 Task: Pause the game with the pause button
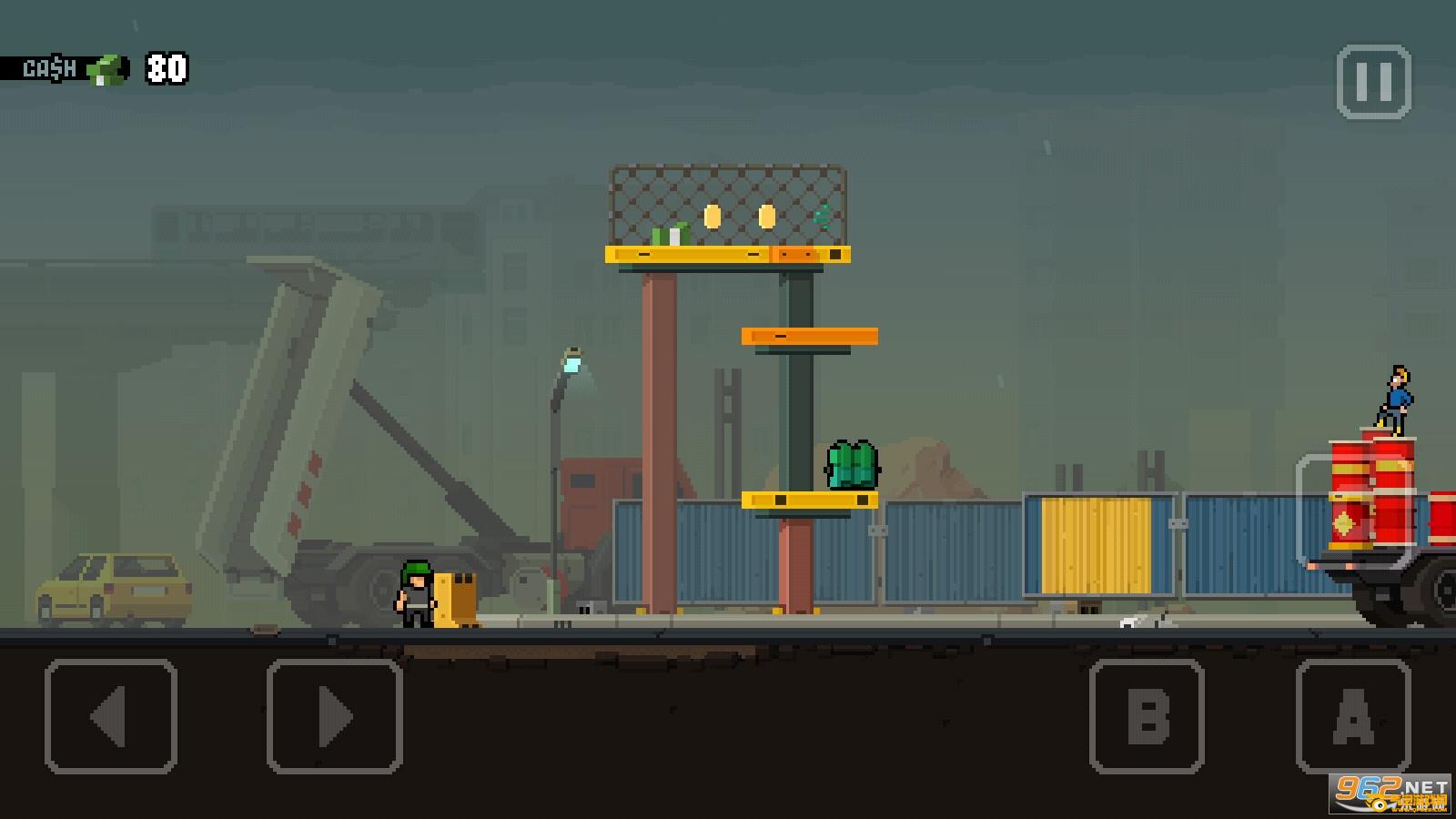1373,83
